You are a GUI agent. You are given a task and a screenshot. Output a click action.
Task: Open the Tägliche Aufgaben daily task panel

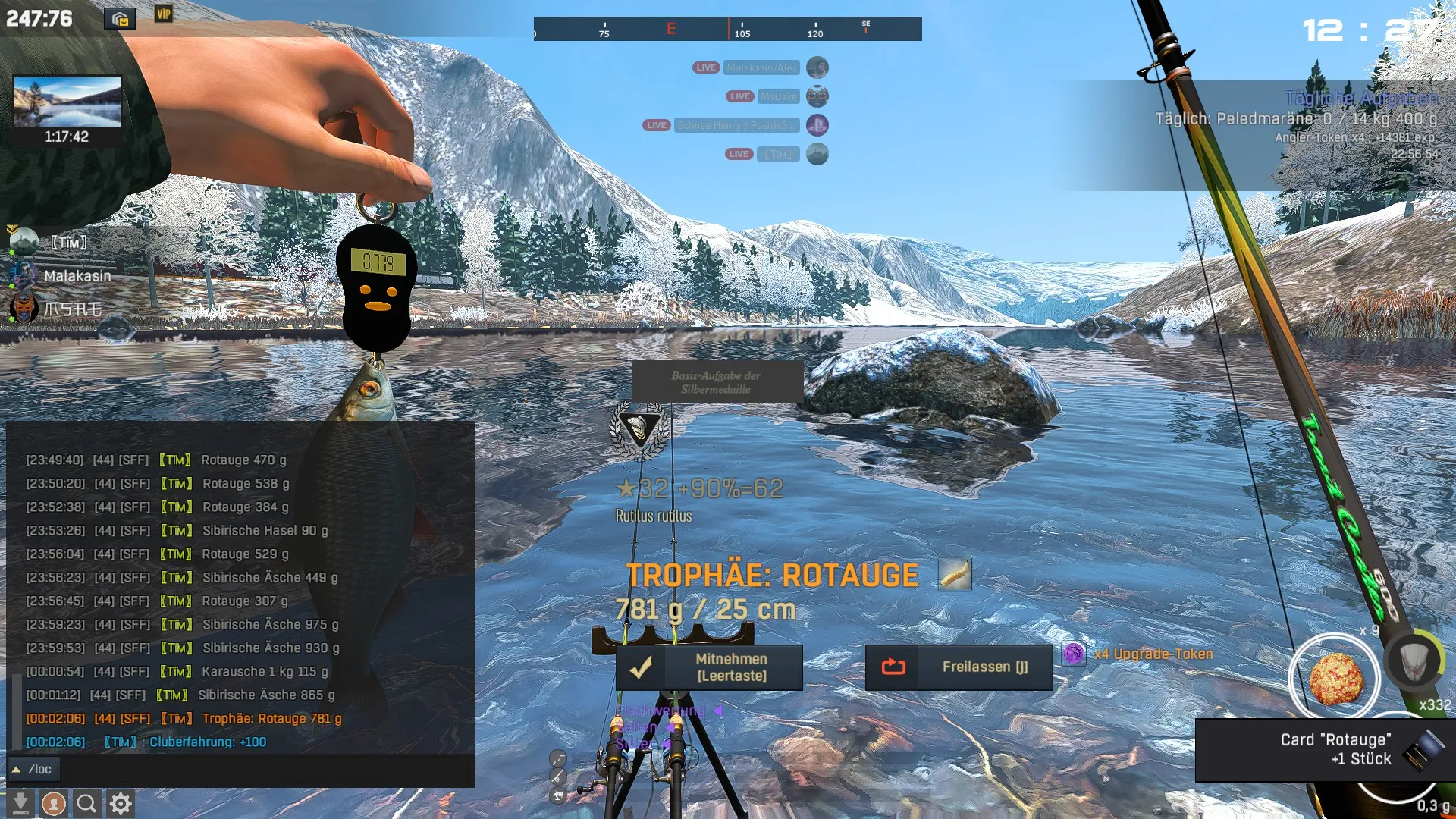pyautogui.click(x=1360, y=99)
